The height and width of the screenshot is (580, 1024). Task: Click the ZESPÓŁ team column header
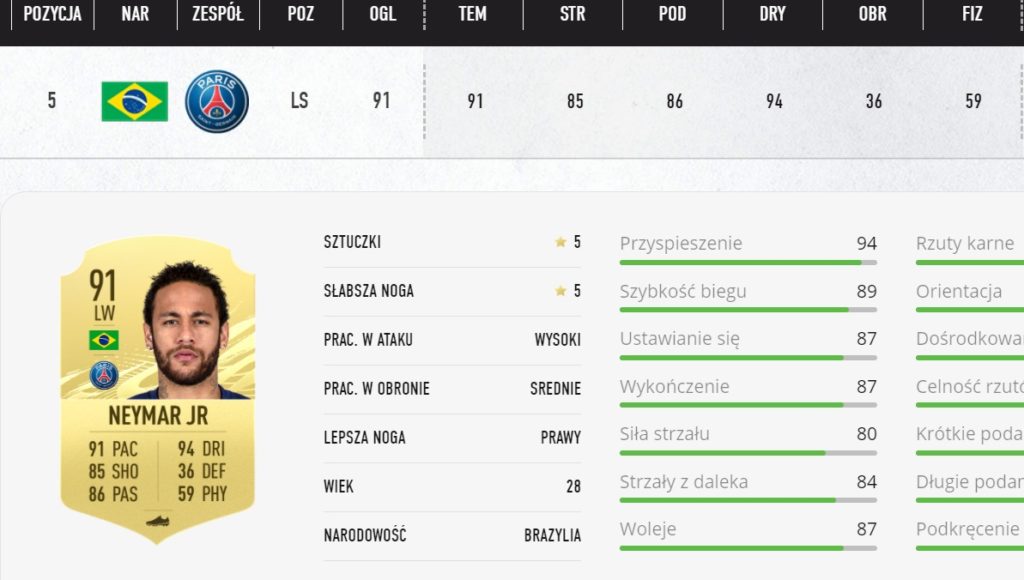(x=217, y=14)
